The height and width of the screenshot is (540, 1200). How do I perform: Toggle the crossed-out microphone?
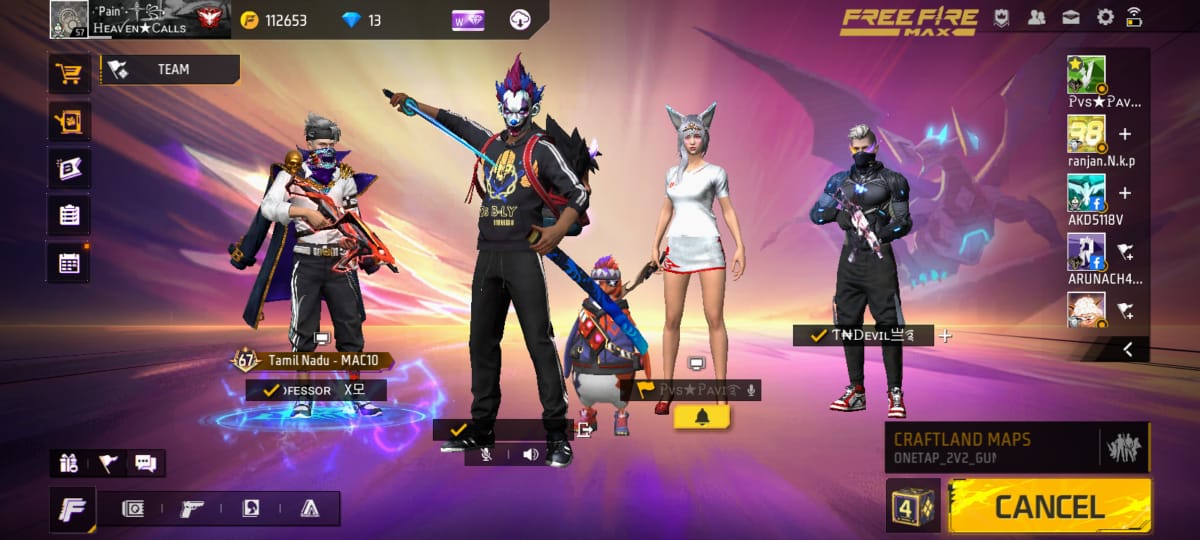486,455
